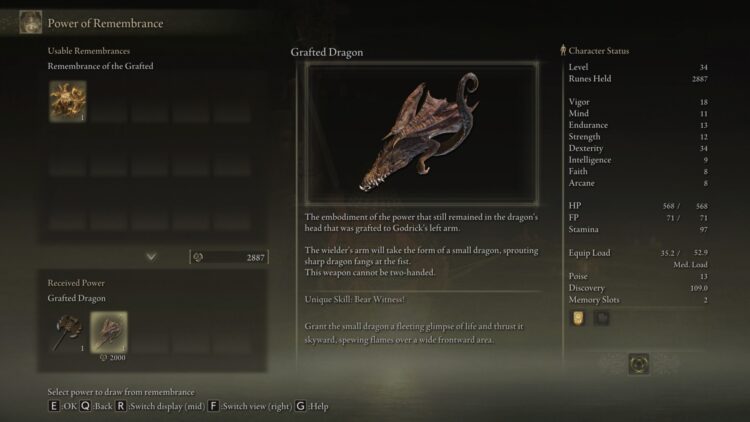The height and width of the screenshot is (422, 750).
Task: Click the down arrow below usable remembrances
Action: point(151,257)
